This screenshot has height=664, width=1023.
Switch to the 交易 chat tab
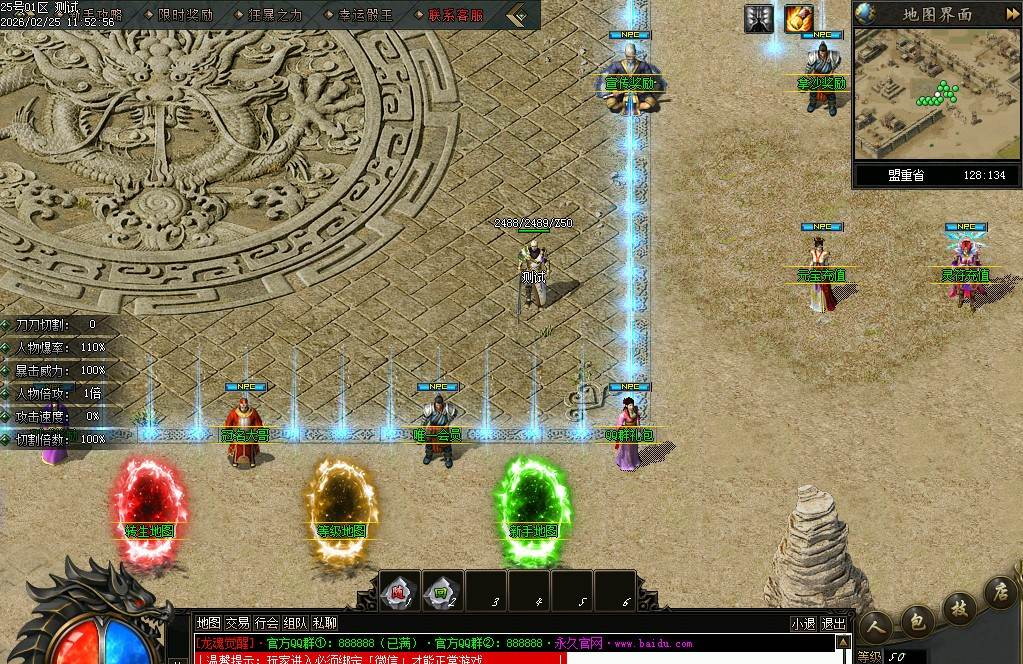coord(237,623)
